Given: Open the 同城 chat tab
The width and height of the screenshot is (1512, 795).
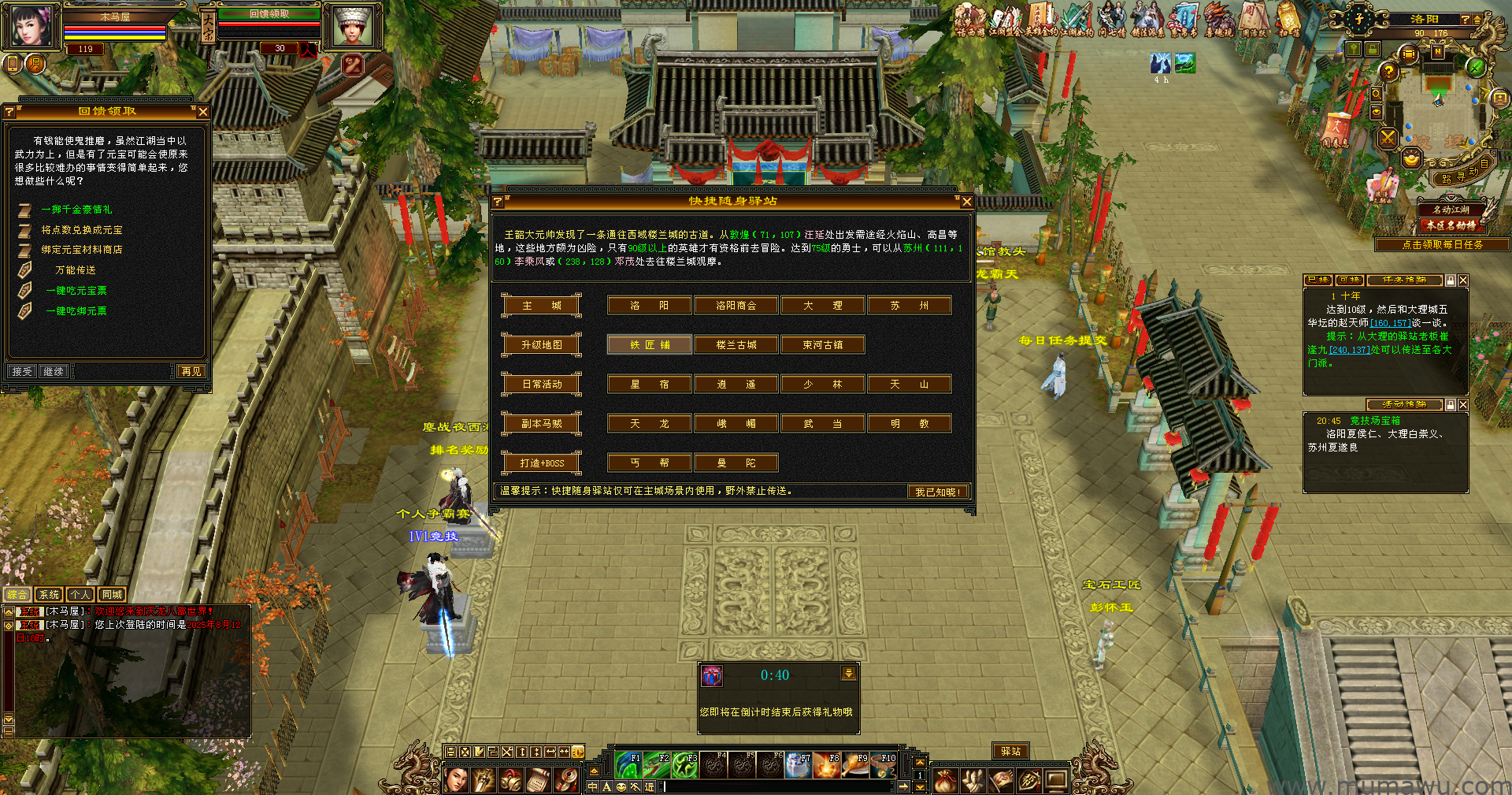Looking at the screenshot, I should click(x=112, y=595).
